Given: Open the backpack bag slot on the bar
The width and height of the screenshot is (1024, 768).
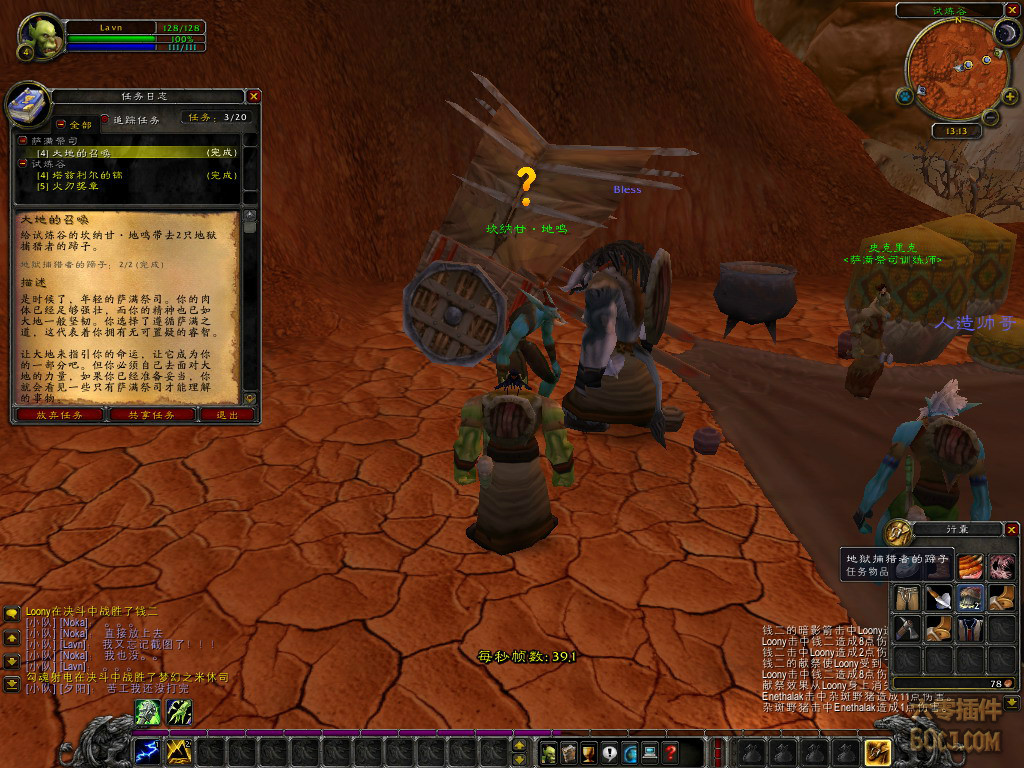Looking at the screenshot, I should pyautogui.click(x=877, y=752).
